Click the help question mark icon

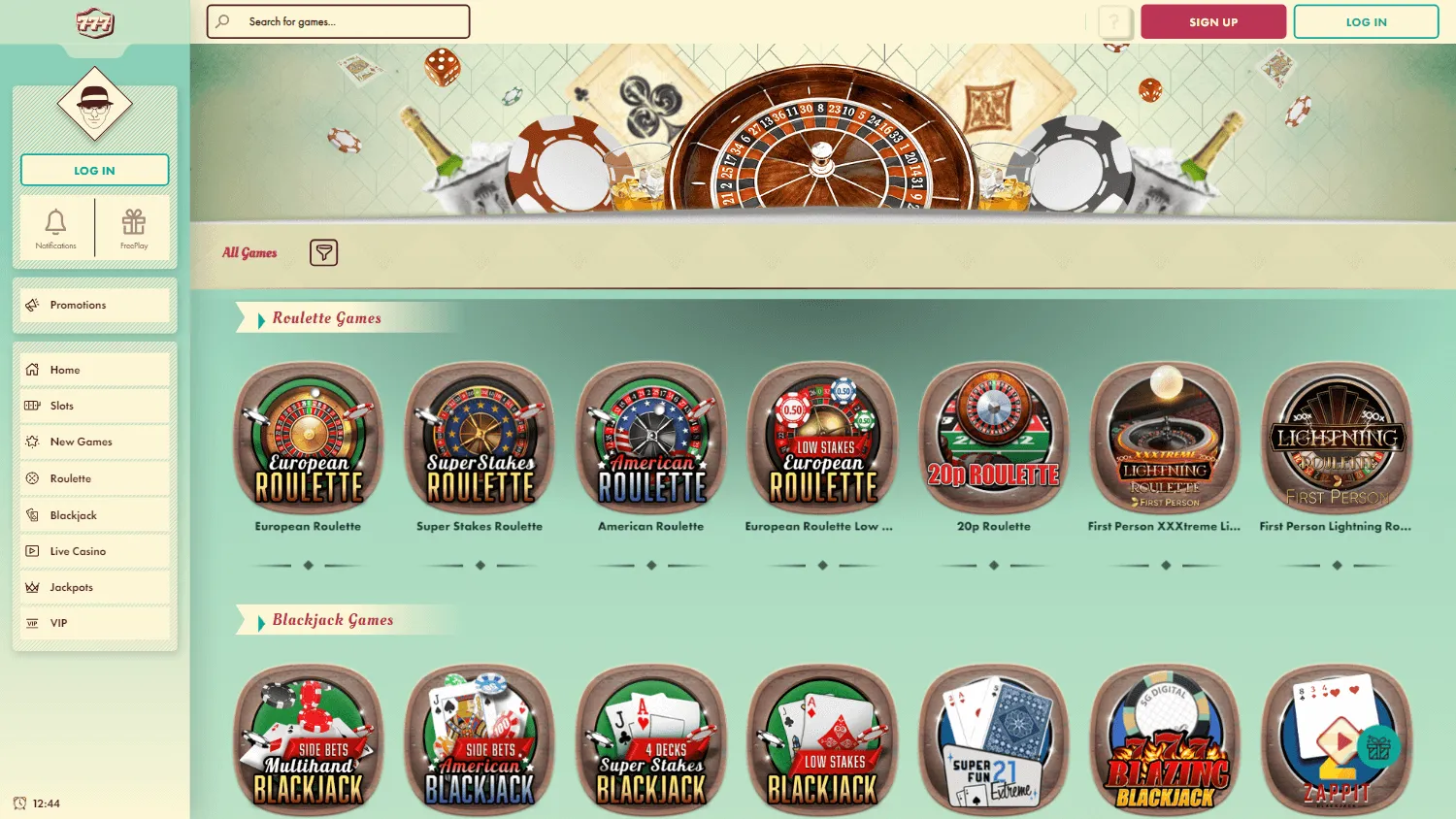(1112, 21)
